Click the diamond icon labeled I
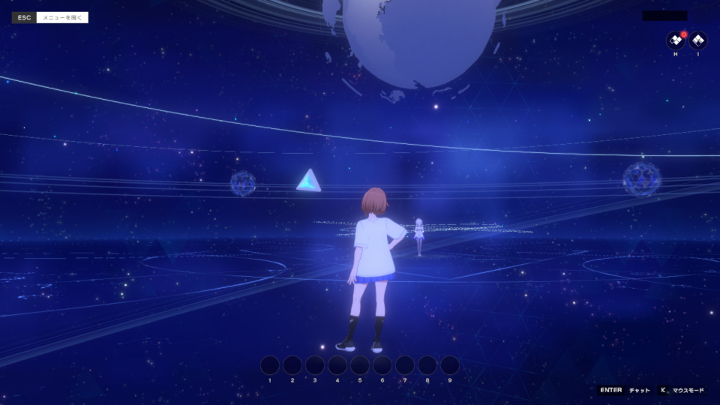Image resolution: width=720 pixels, height=405 pixels. point(698,41)
